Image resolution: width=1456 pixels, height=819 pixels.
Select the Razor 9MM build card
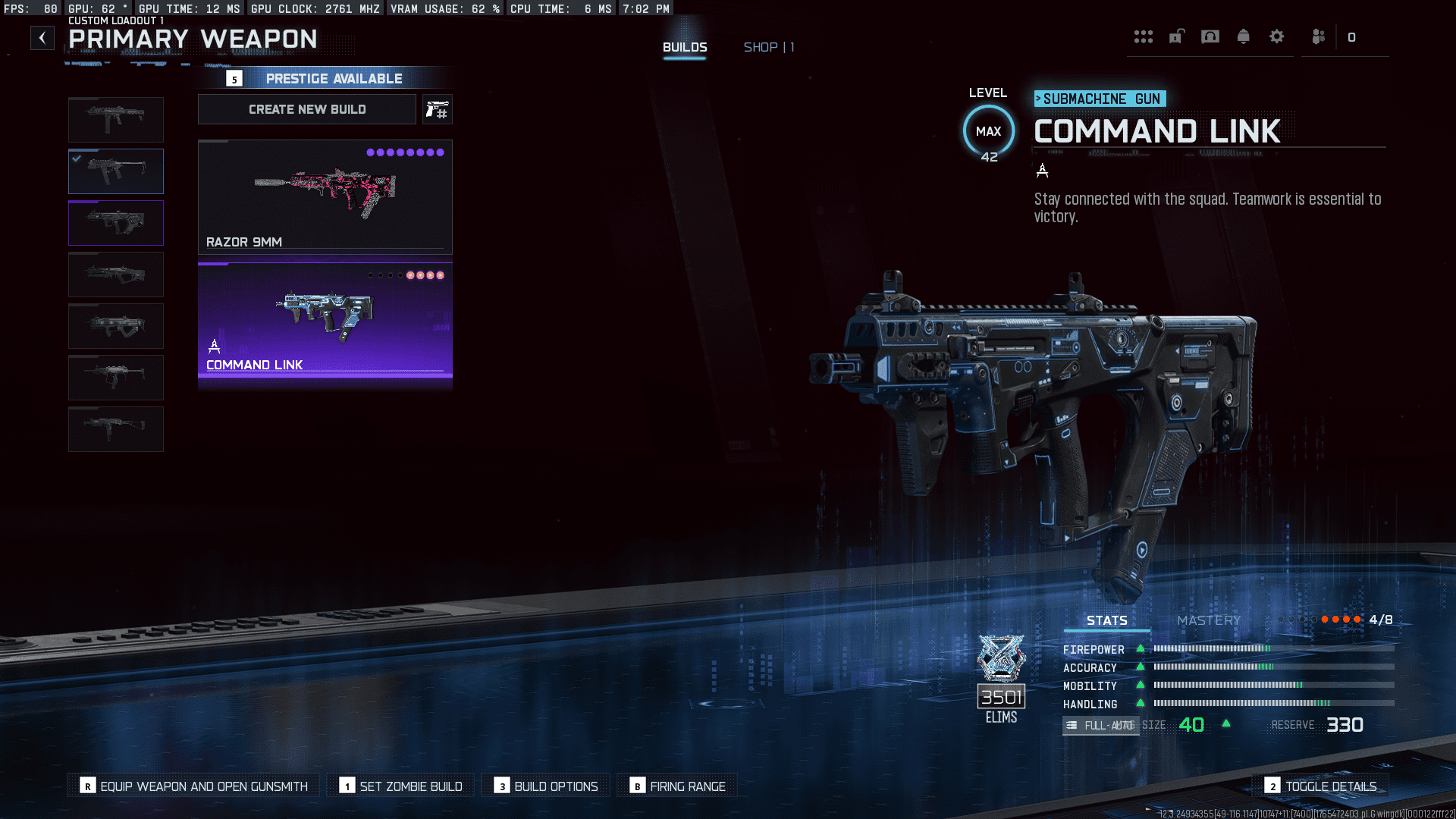click(325, 196)
